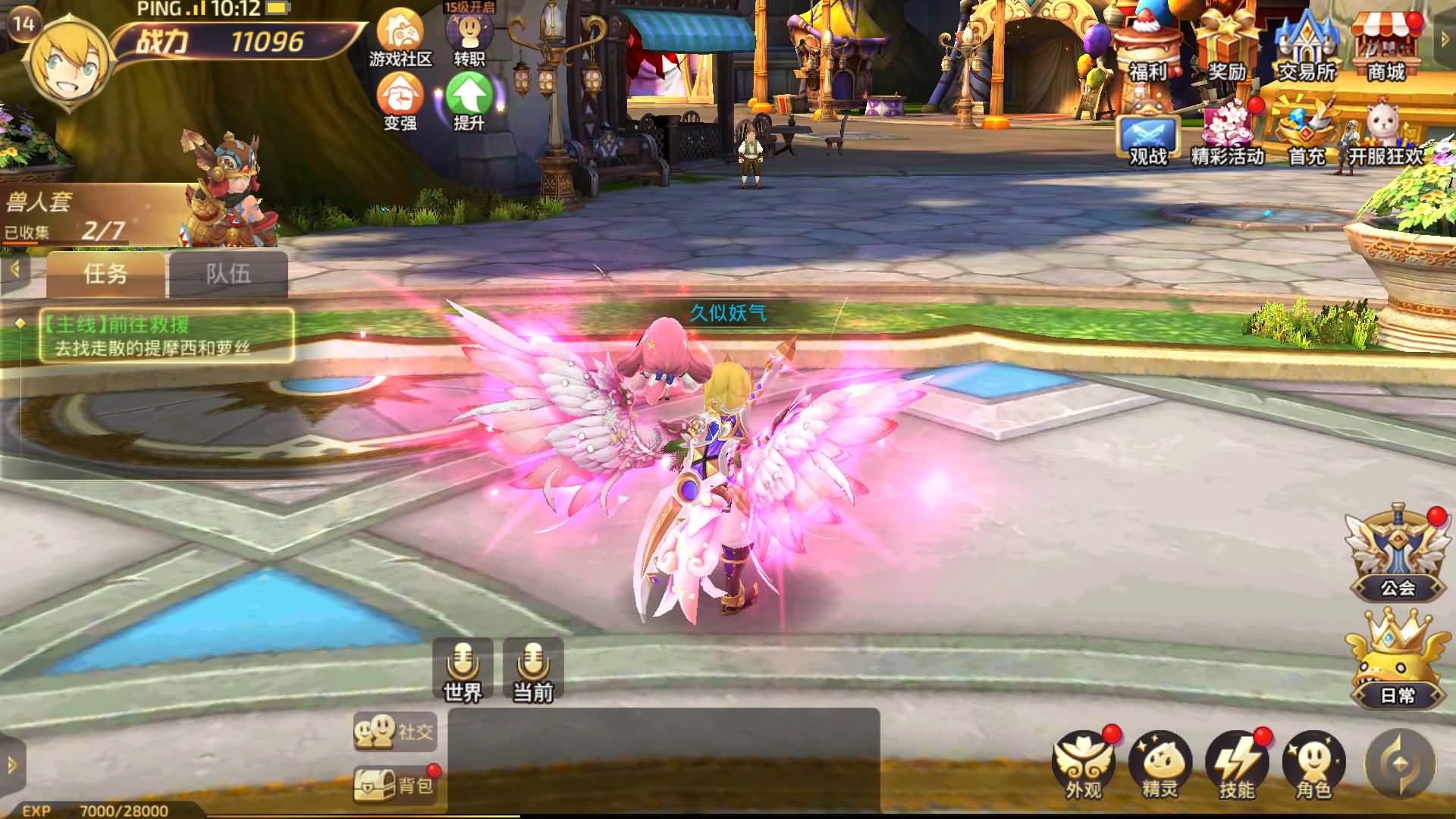Open the 公会 guild menu

click(x=1397, y=554)
